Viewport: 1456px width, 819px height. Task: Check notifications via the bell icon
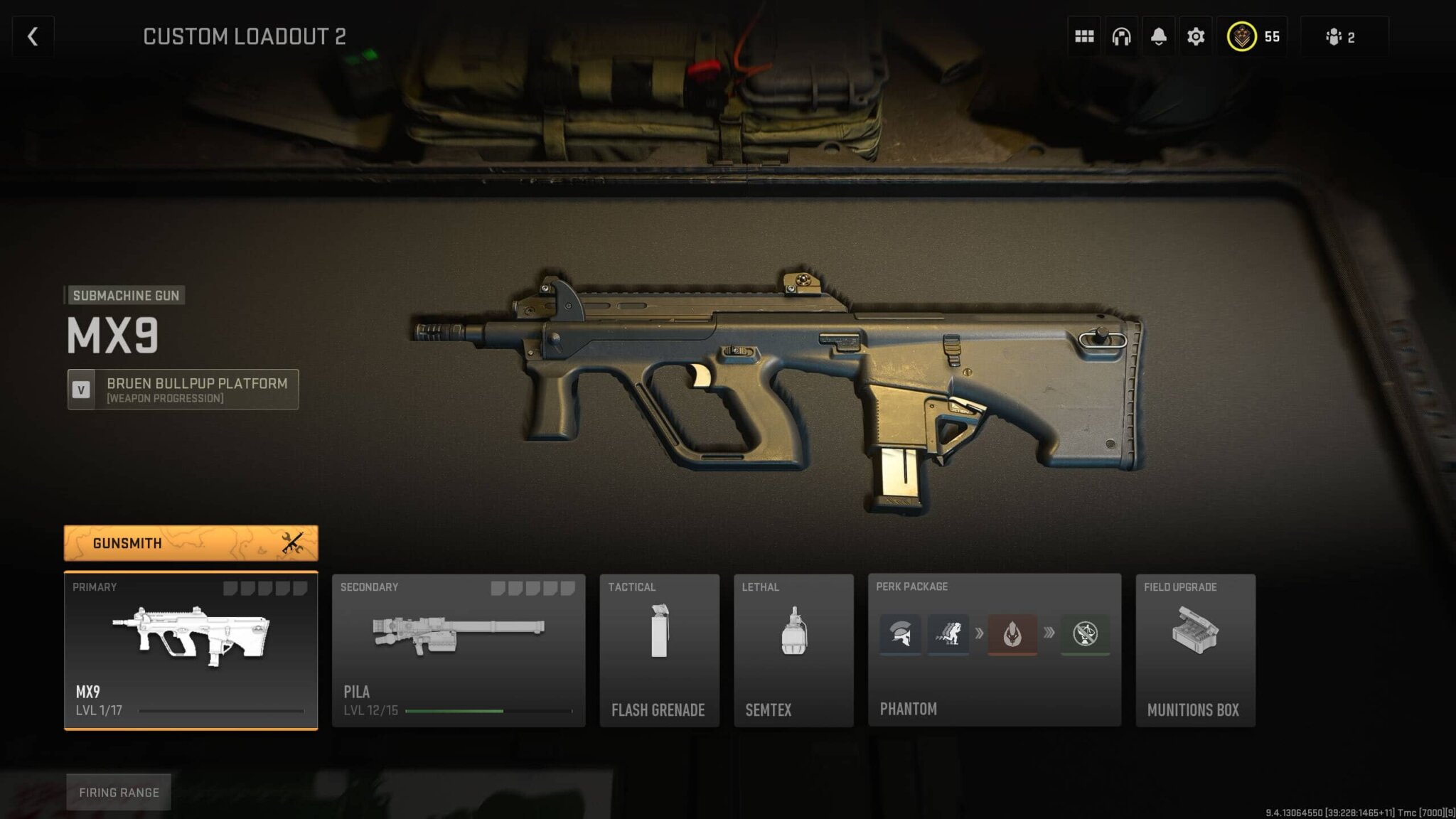click(x=1158, y=36)
